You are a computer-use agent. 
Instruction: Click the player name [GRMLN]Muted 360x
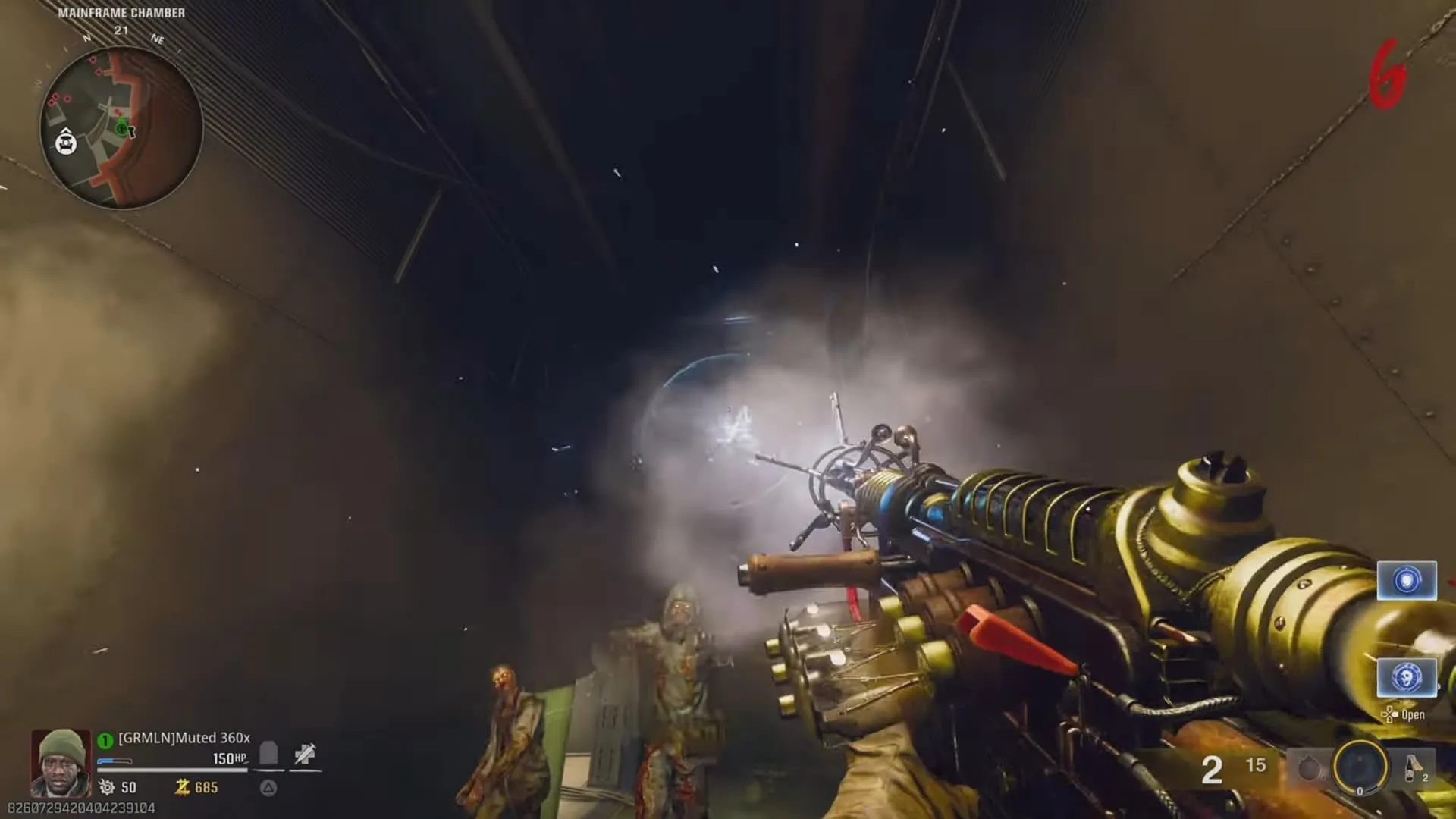[x=184, y=738]
